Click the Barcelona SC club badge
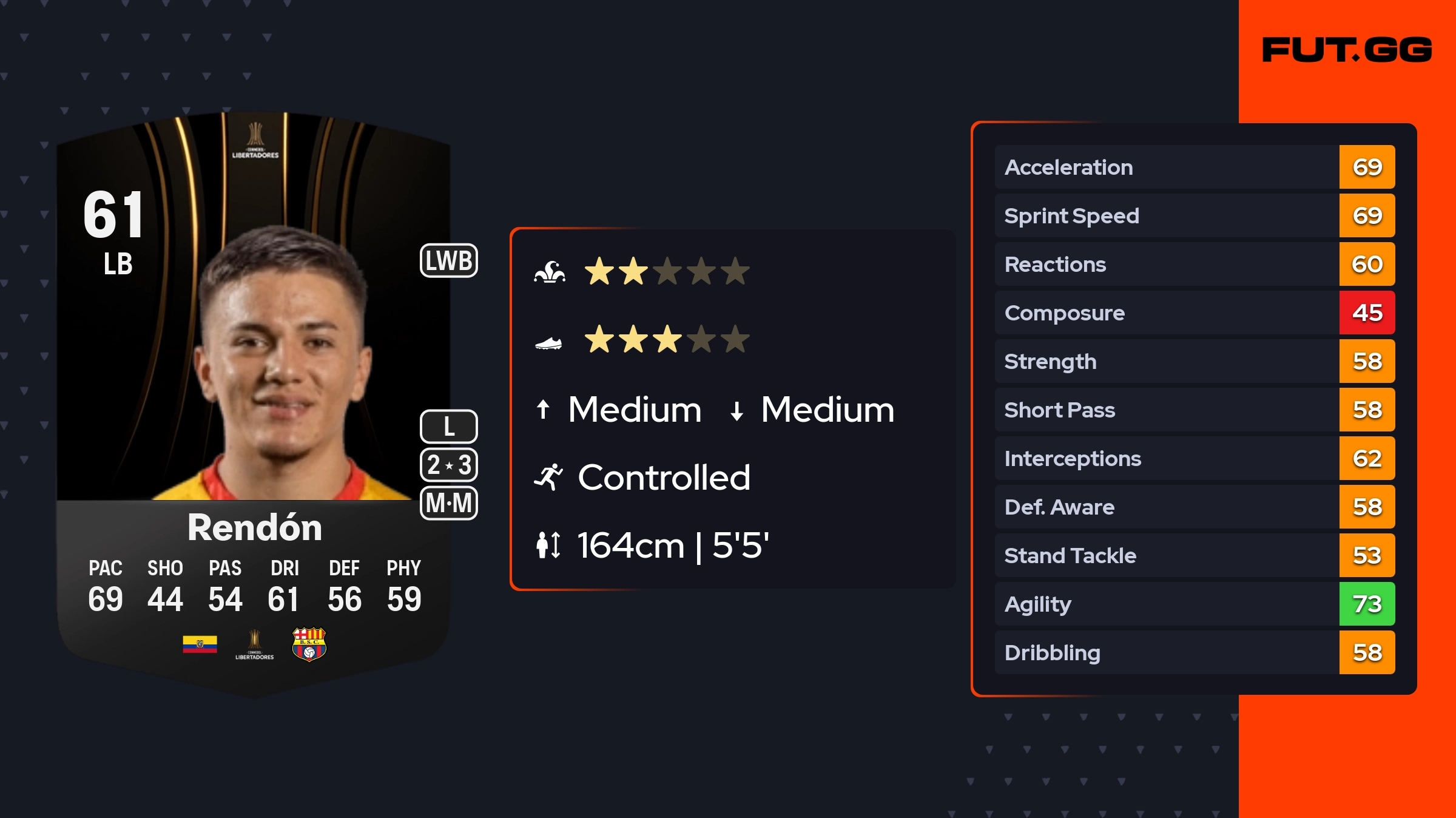 pos(309,644)
